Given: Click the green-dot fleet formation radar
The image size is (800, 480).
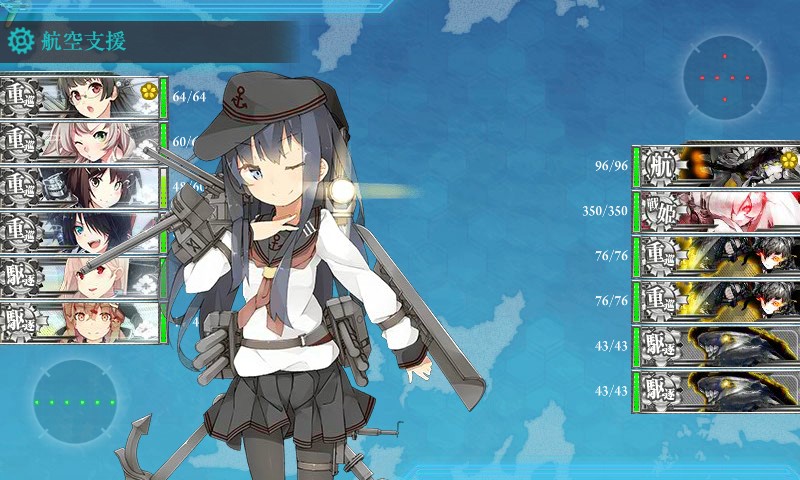Looking at the screenshot, I should [75, 402].
